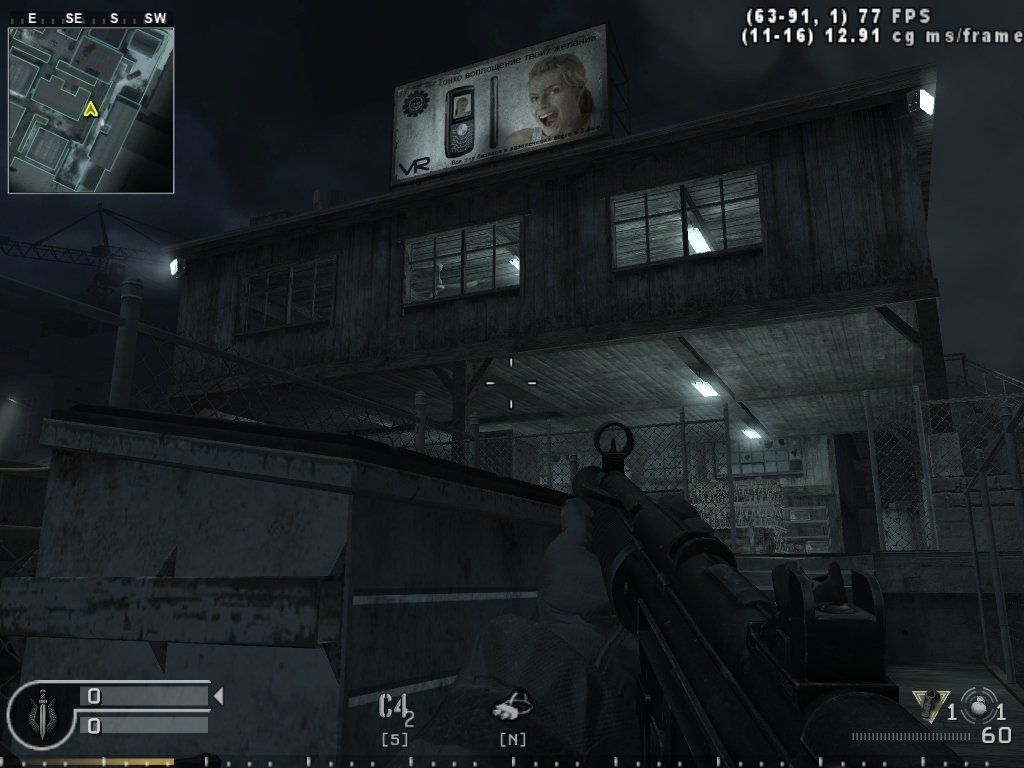Toggle the night vision goggles icon
Image resolution: width=1024 pixels, height=768 pixels.
click(x=512, y=707)
